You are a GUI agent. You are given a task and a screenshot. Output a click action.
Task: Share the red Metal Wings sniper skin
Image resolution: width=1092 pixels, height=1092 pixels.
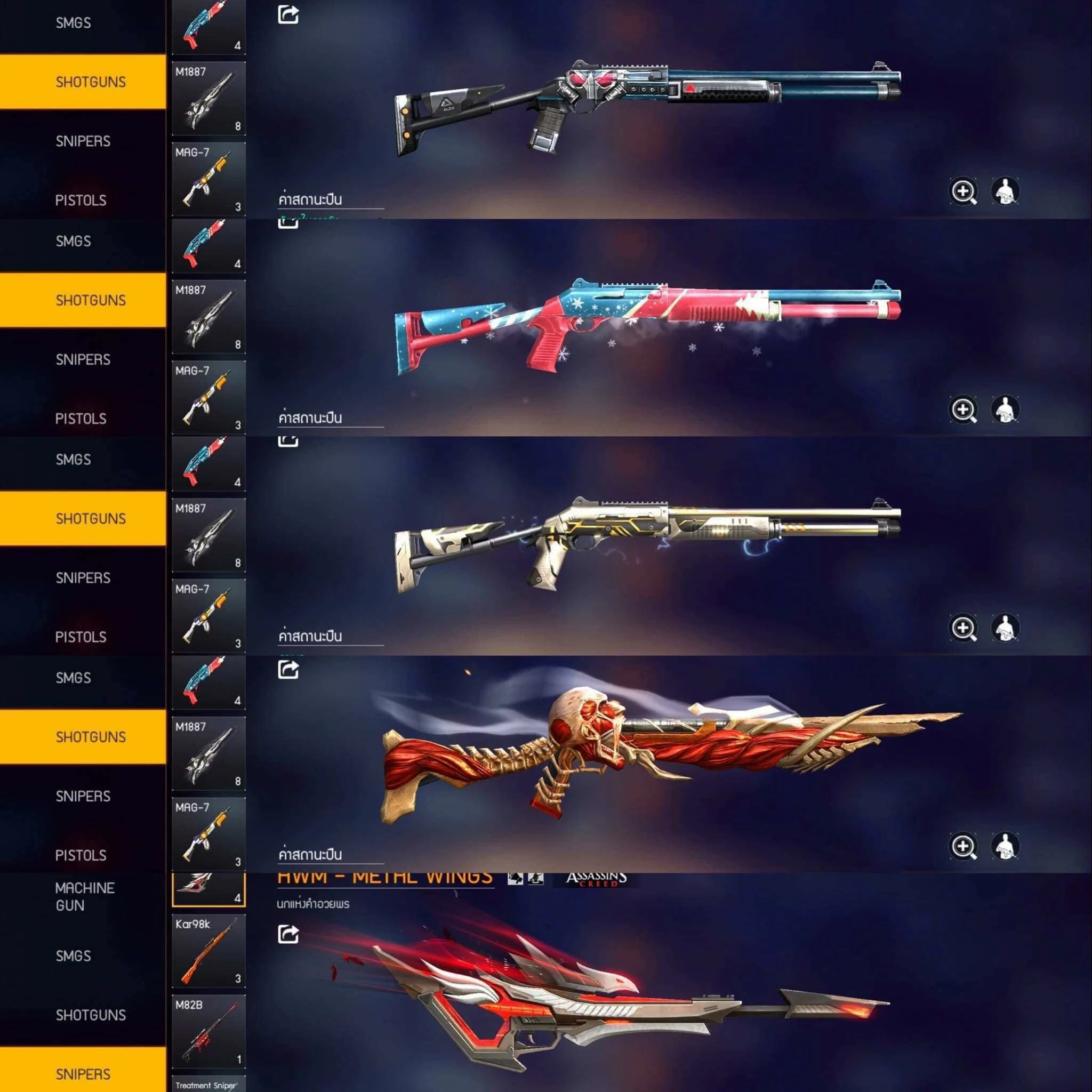288,934
